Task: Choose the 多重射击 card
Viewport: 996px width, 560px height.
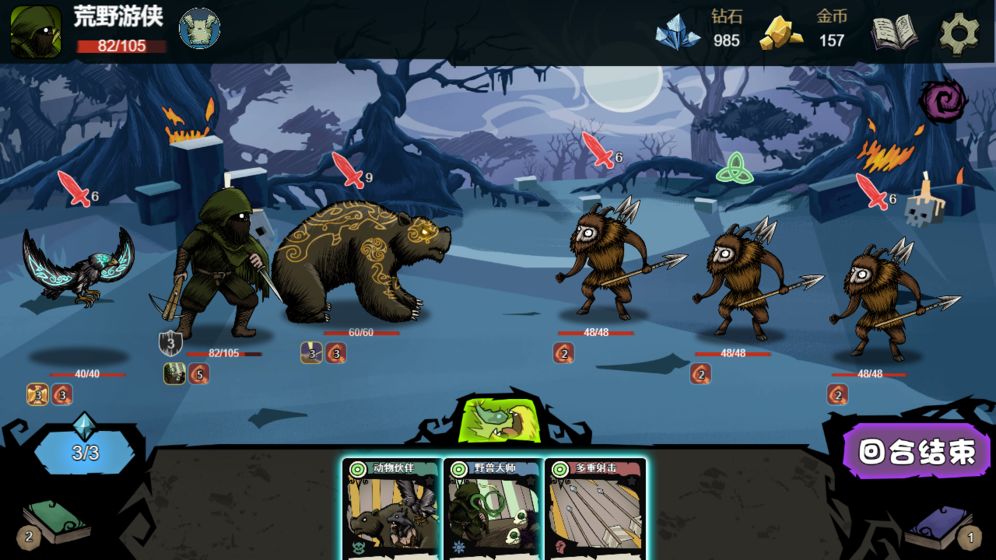Action: click(x=595, y=509)
